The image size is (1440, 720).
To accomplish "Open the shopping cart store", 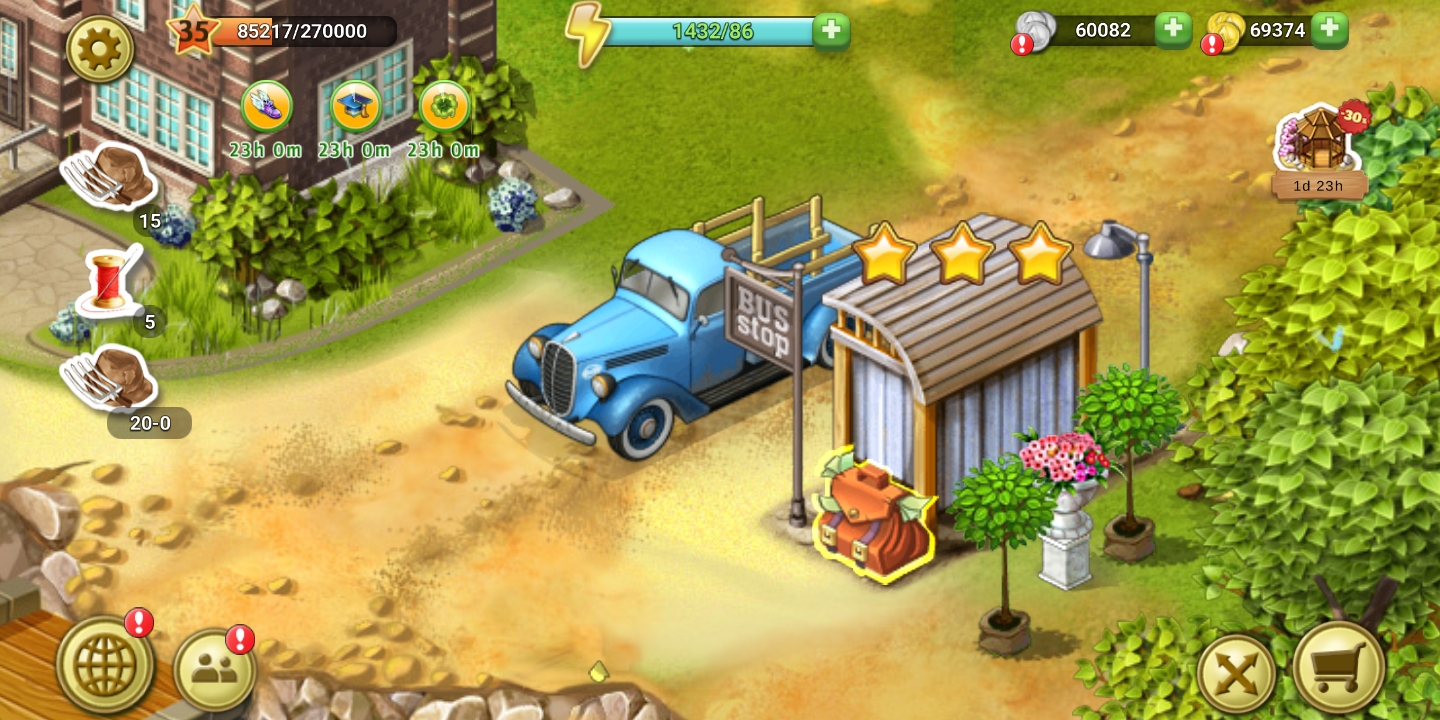I will click(x=1338, y=668).
